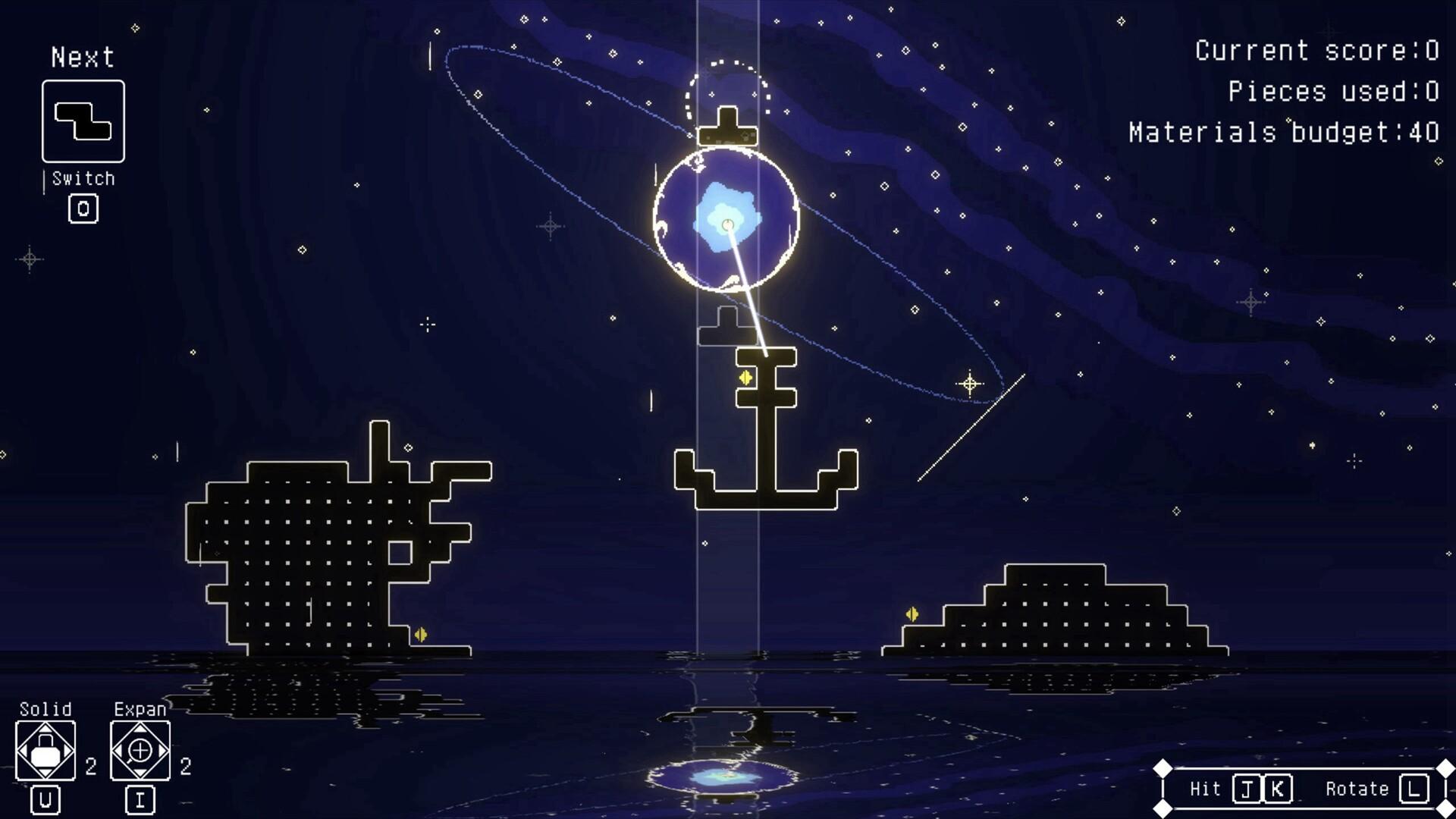
Task: Select the Expan piece power-up icon
Action: (x=140, y=751)
